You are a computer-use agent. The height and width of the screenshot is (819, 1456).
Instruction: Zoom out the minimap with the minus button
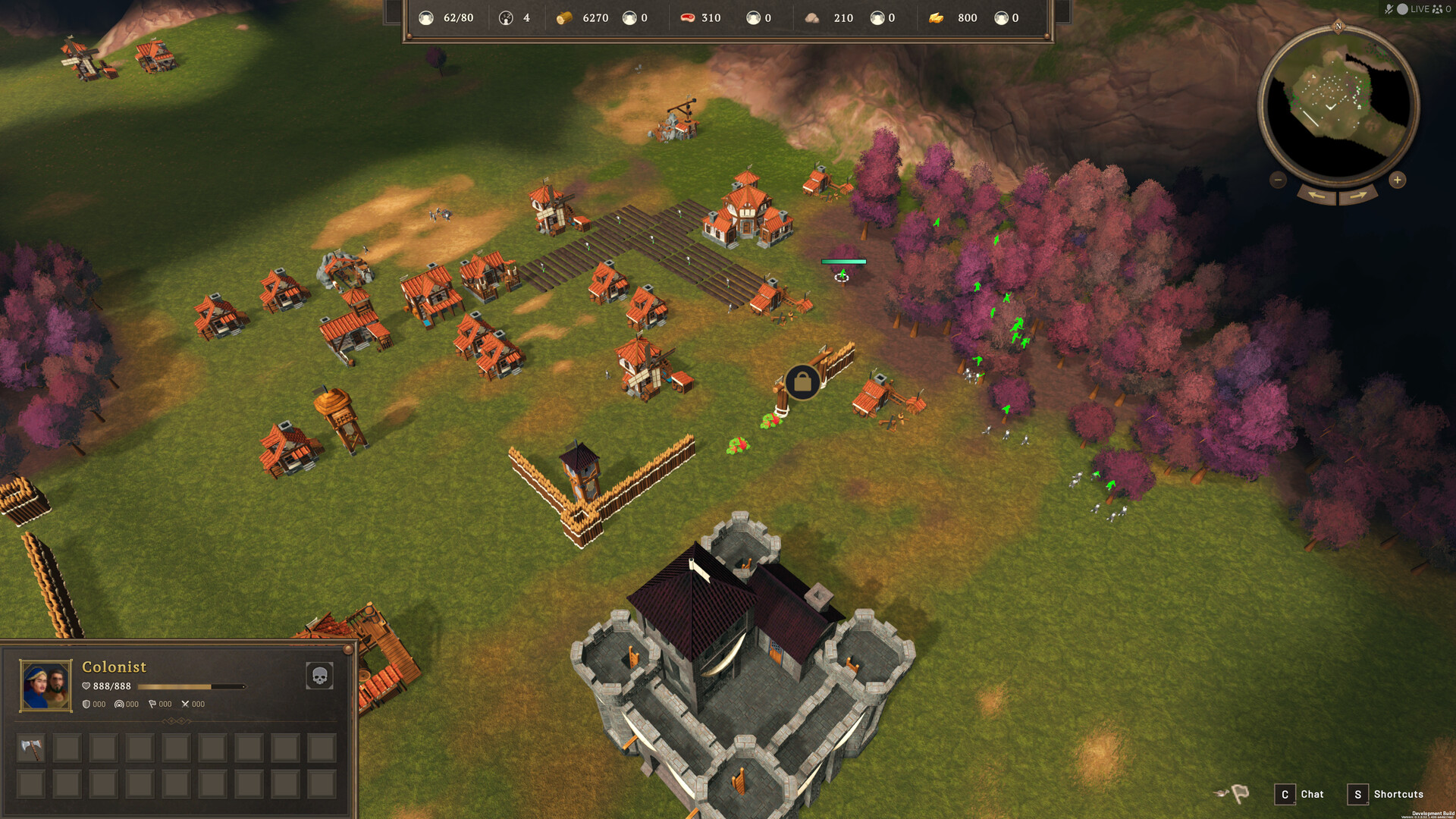(1277, 180)
